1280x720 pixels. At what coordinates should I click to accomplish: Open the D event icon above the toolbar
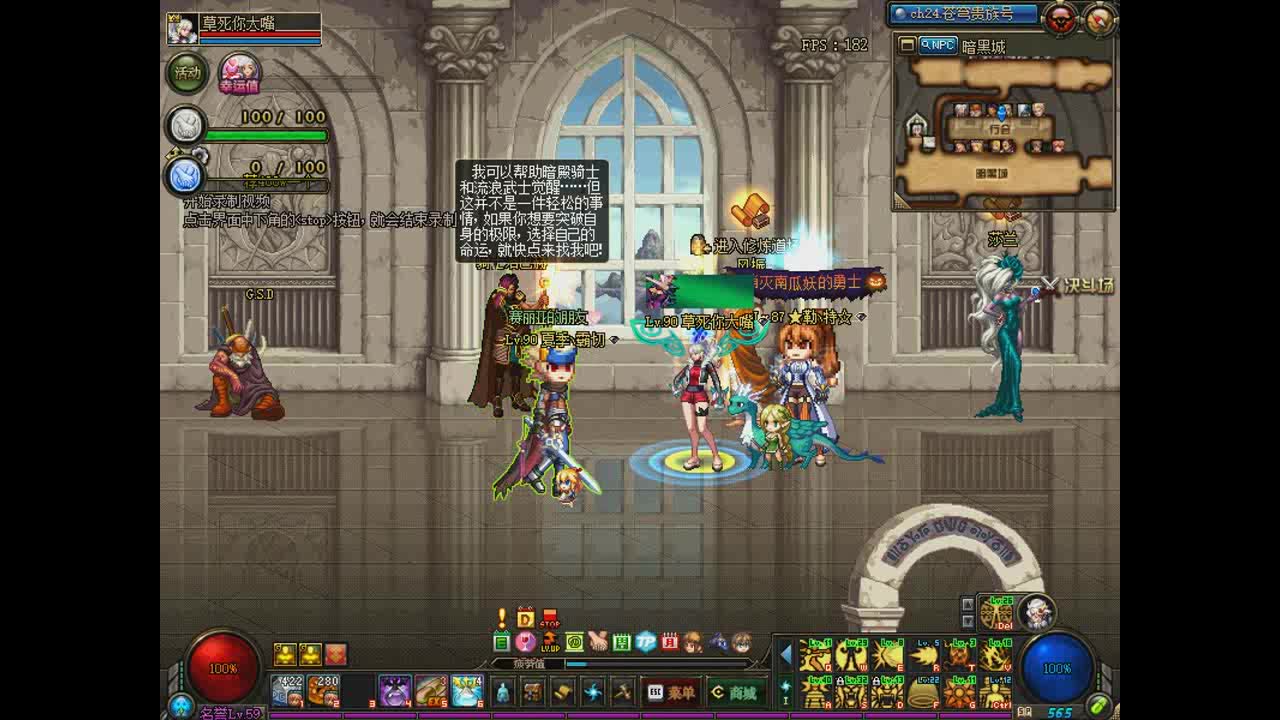pos(525,616)
